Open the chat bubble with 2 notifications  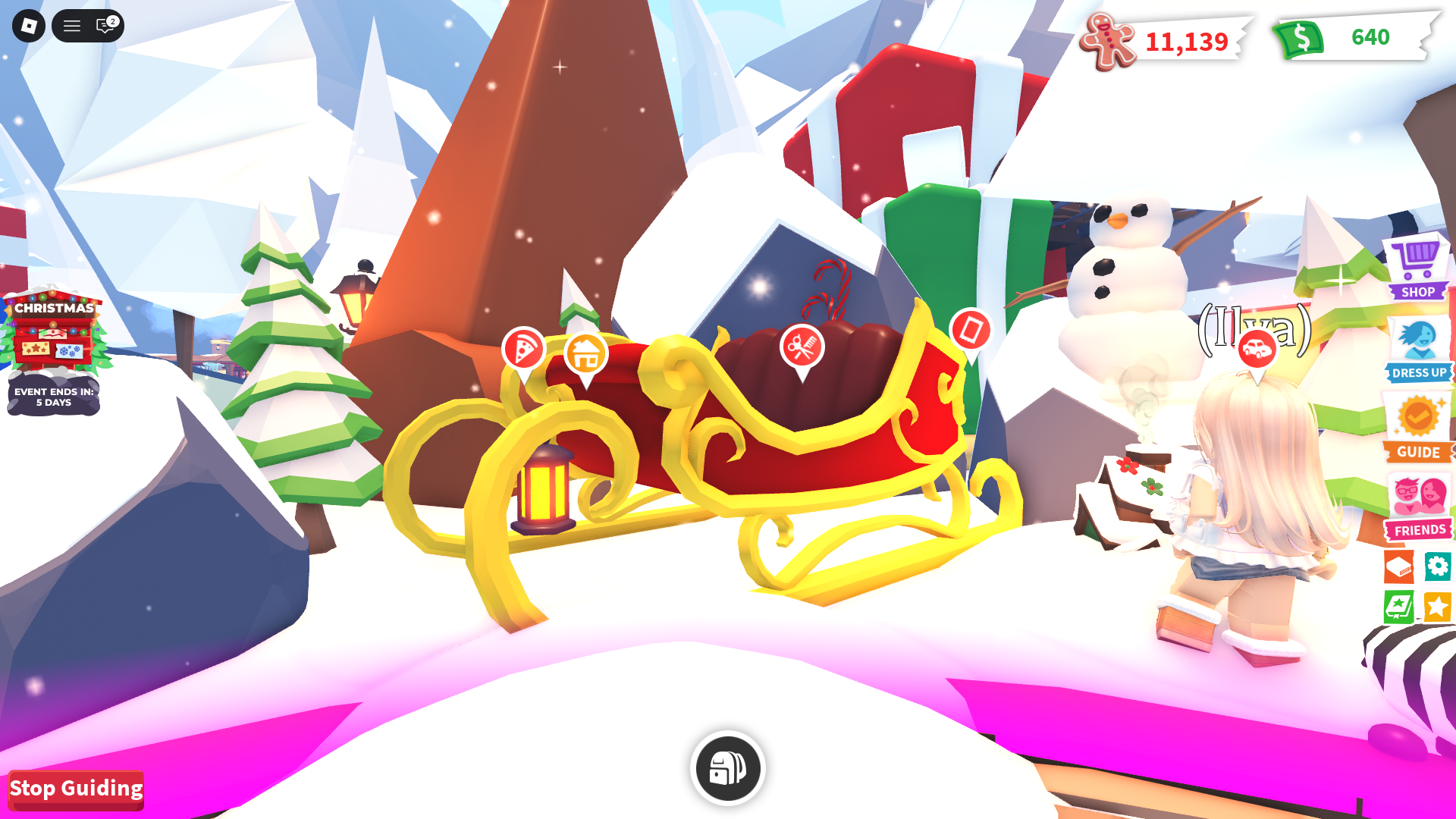click(105, 26)
